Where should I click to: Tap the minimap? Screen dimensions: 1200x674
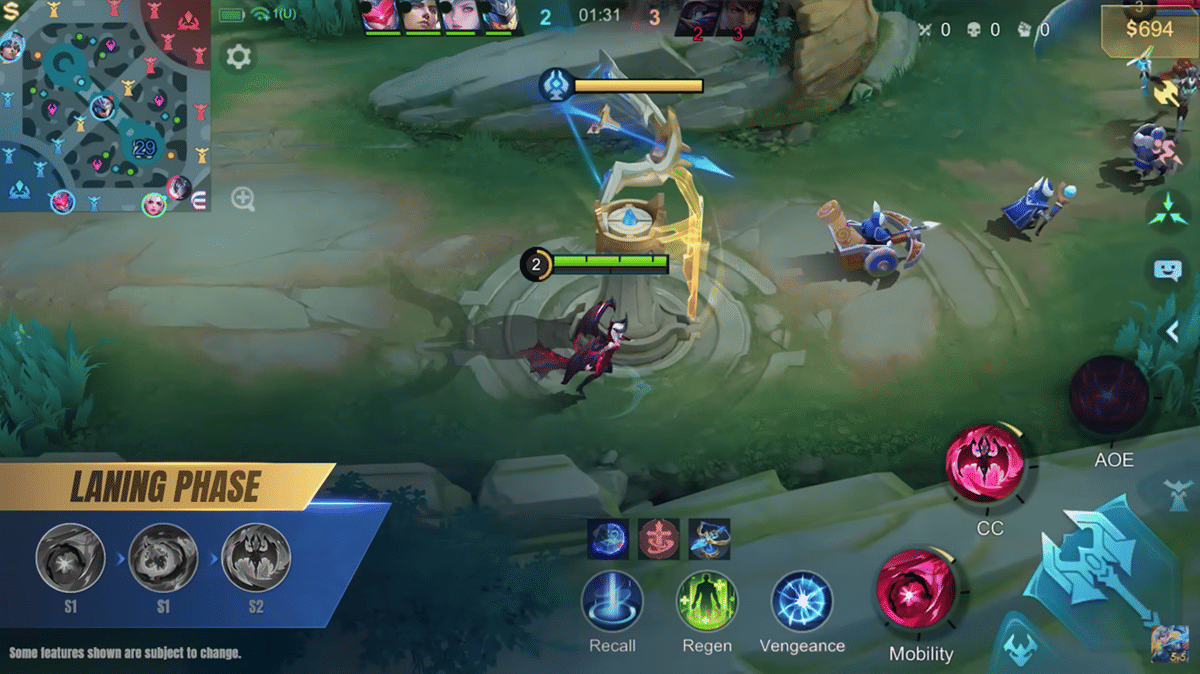click(x=105, y=105)
